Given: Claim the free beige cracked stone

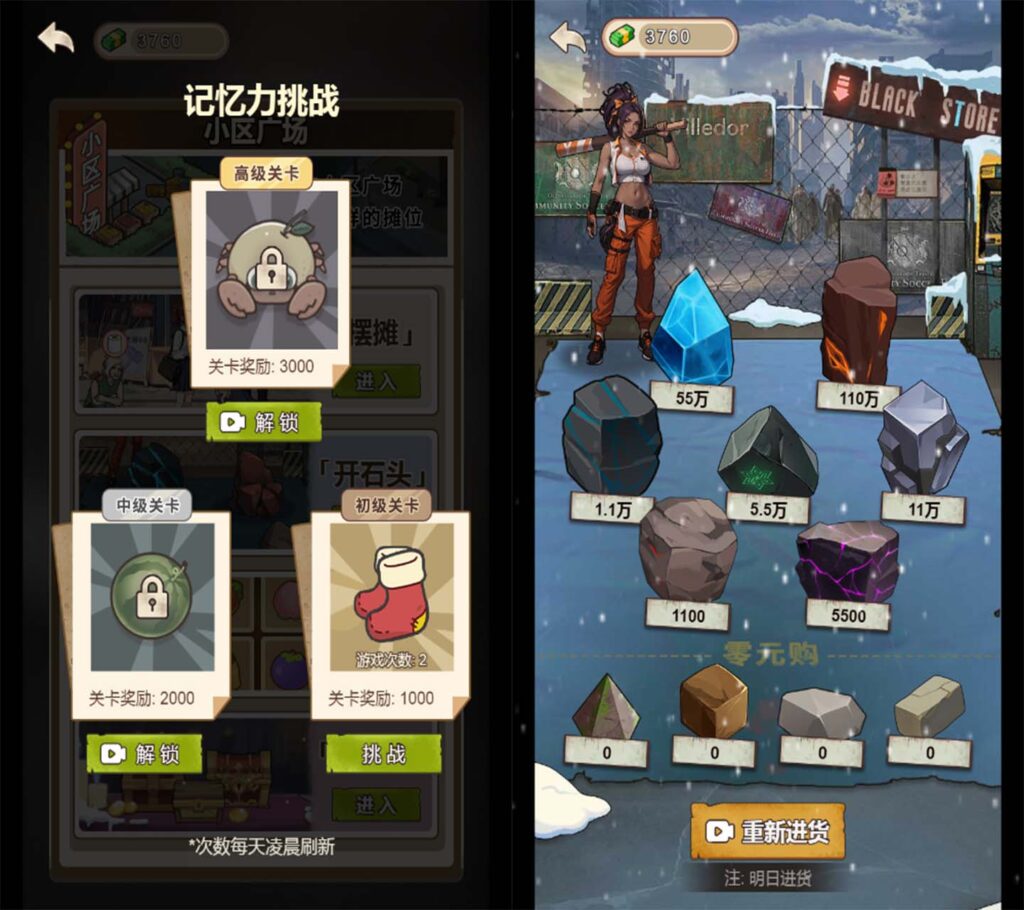Looking at the screenshot, I should click(x=929, y=706).
